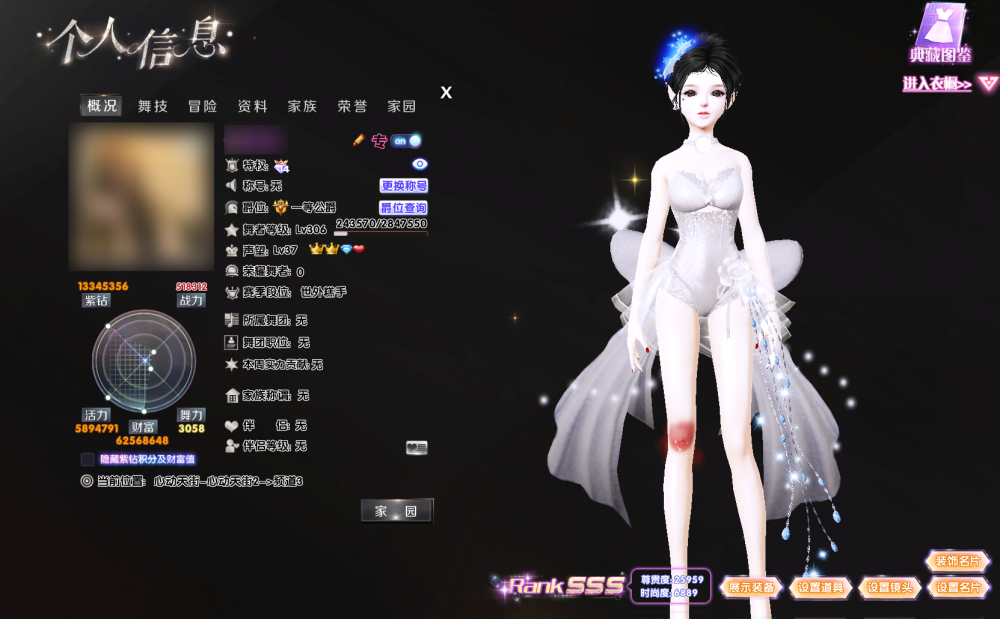The width and height of the screenshot is (1000, 619).
Task: Select the 资料 tab
Action: (x=252, y=106)
